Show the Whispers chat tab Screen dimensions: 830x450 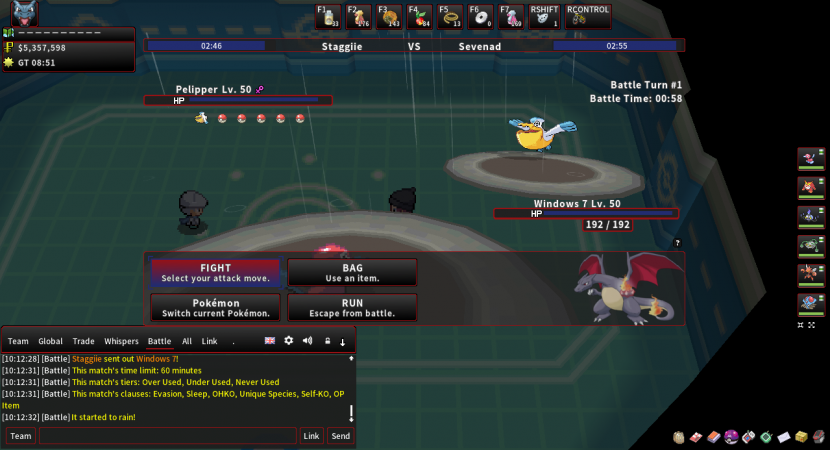pos(121,341)
